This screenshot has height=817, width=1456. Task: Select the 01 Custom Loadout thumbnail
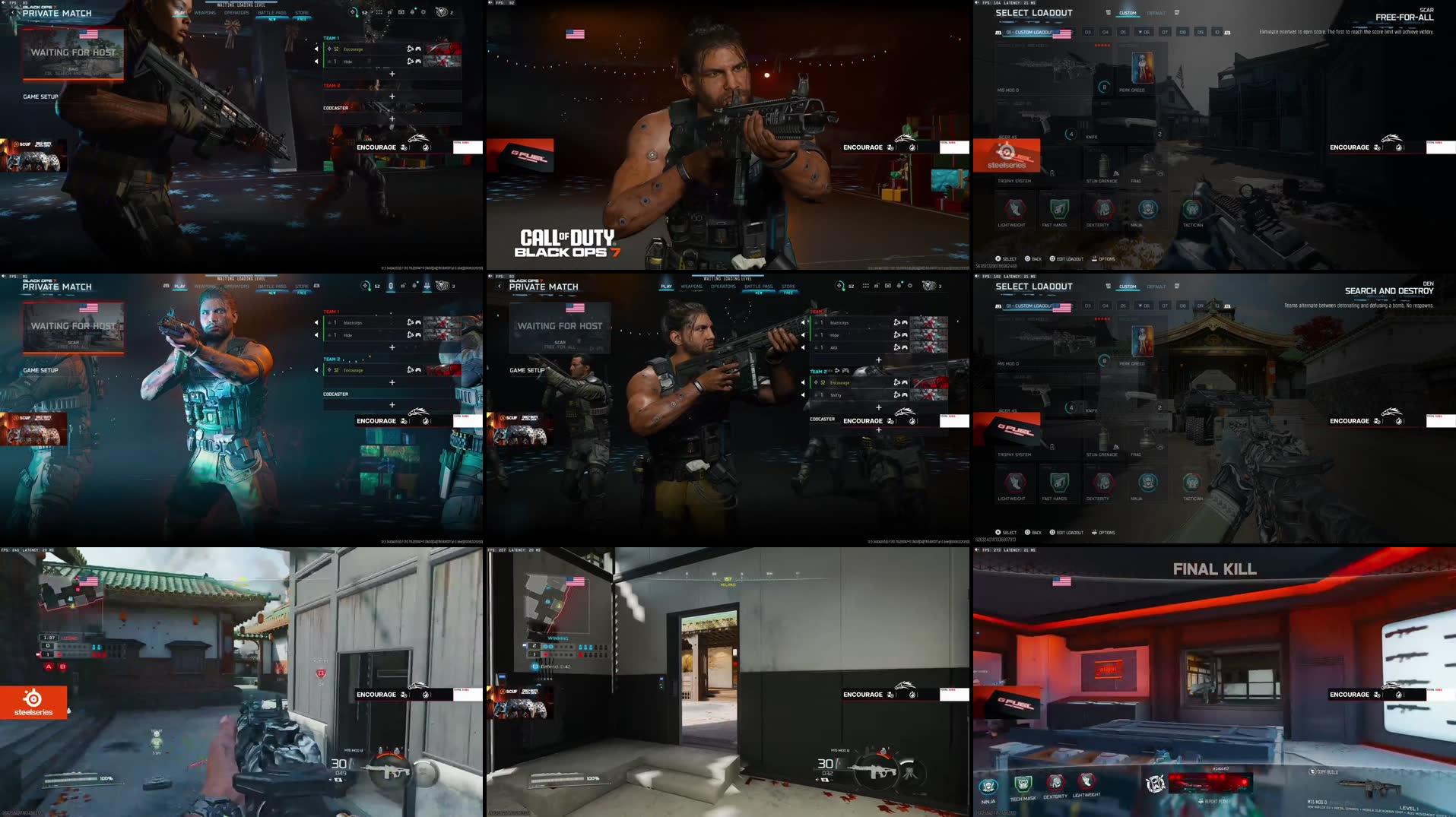tap(1028, 33)
